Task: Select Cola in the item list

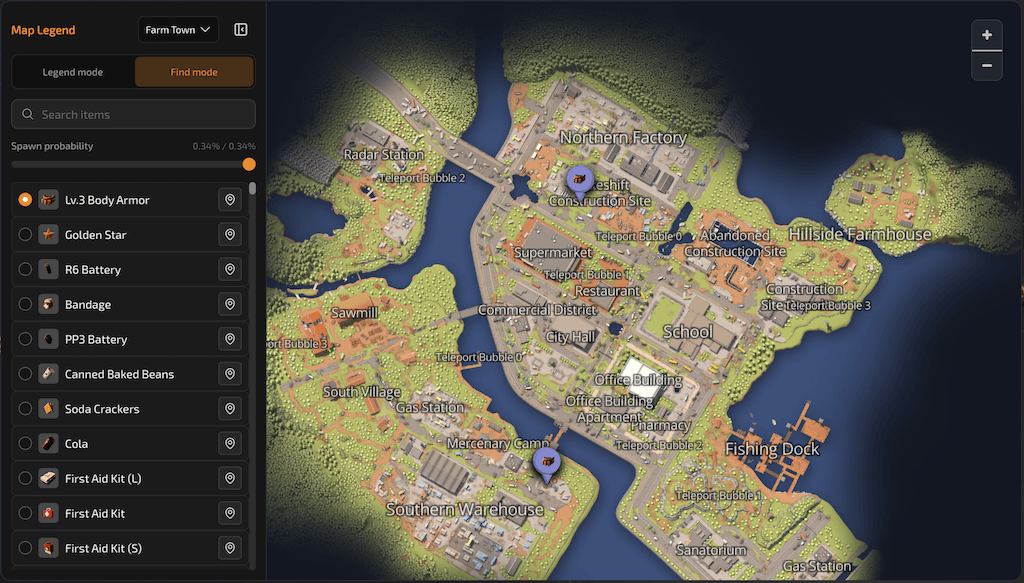Action: (x=76, y=444)
